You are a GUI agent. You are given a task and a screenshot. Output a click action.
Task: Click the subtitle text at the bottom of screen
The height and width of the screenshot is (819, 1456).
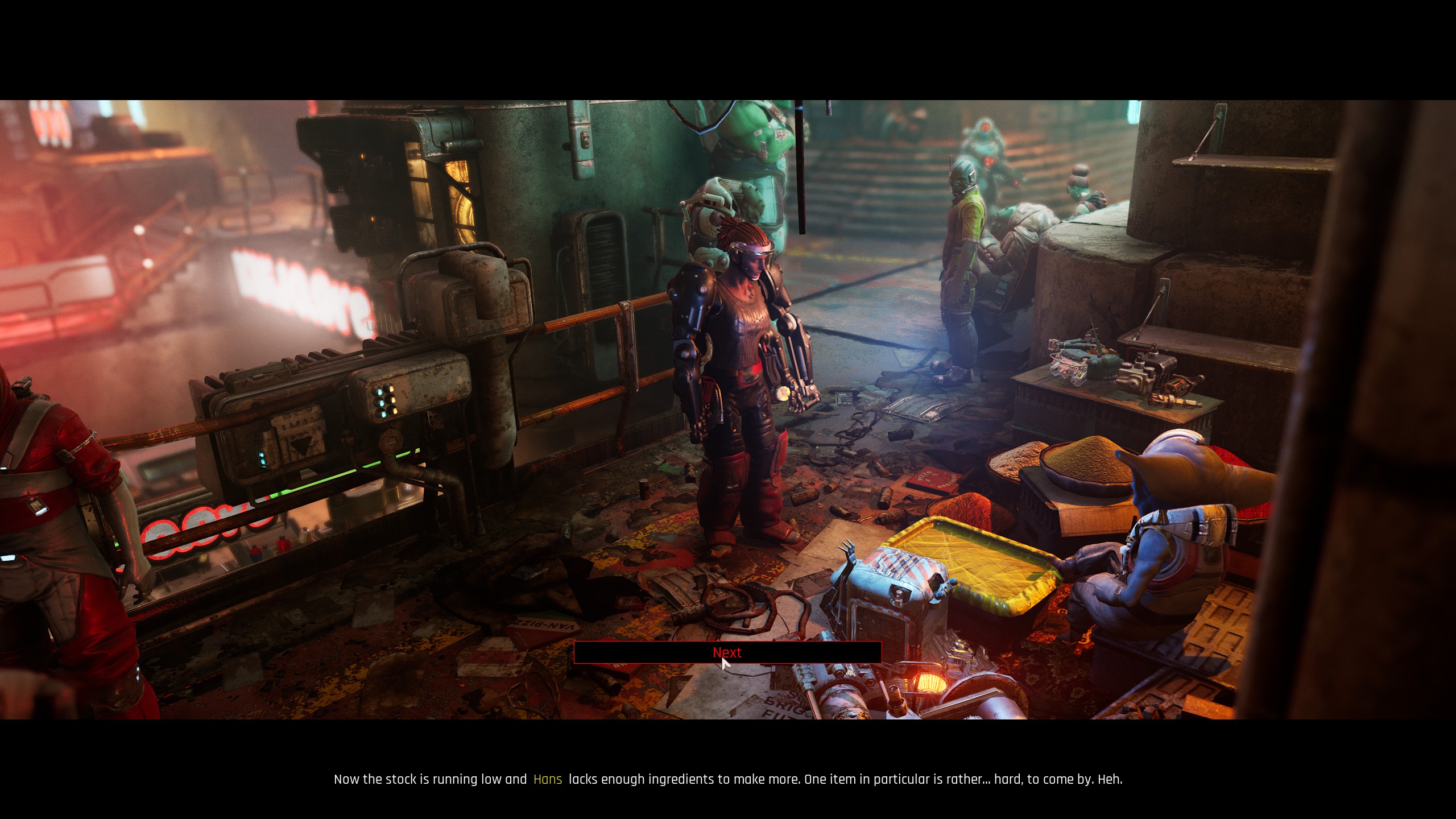pos(728,779)
